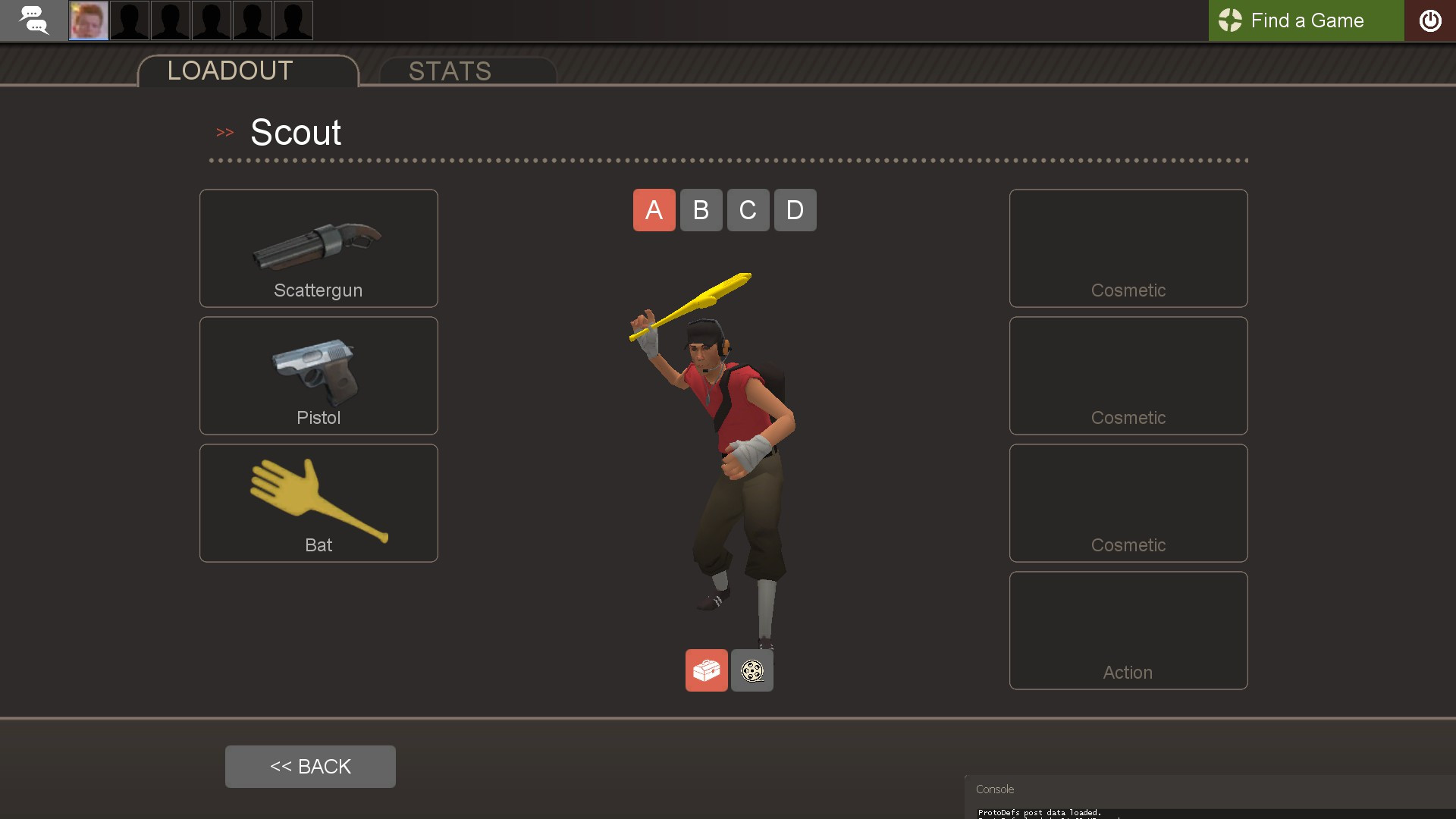Switch to loadout preset D
Viewport: 1456px width, 819px height.
click(x=795, y=210)
